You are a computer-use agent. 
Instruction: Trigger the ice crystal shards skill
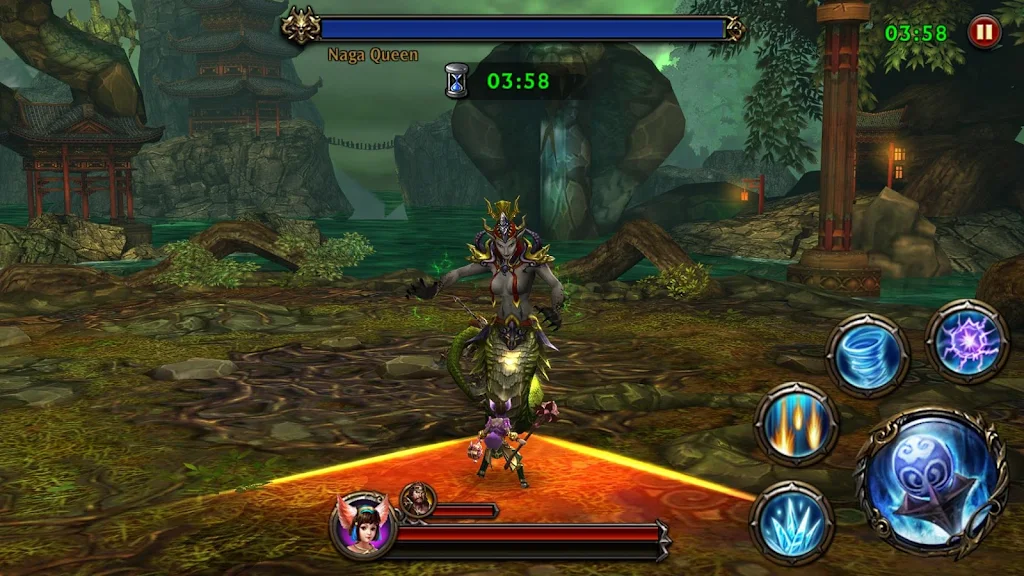[x=792, y=523]
